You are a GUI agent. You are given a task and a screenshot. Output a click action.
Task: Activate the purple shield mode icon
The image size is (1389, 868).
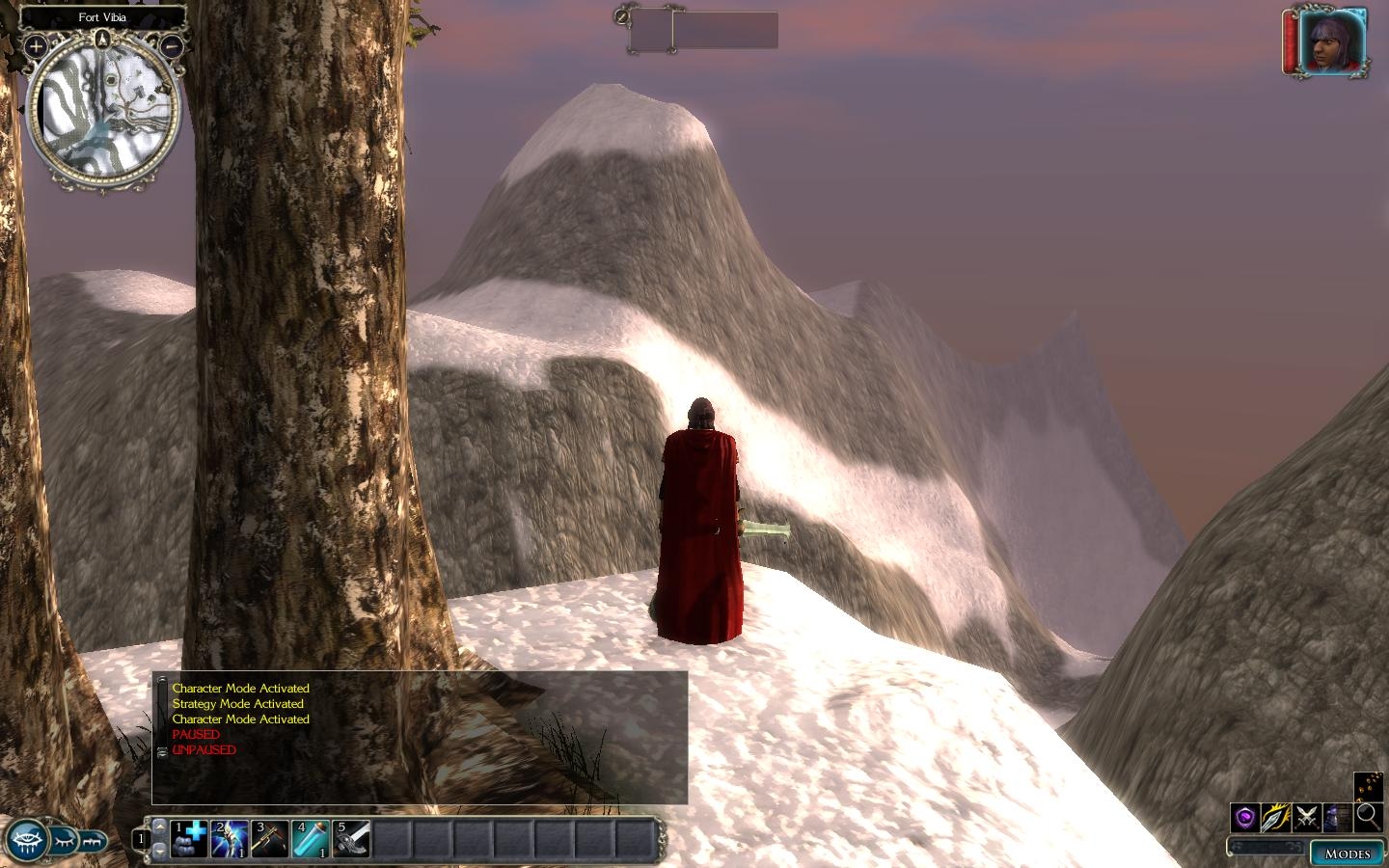coord(1245,818)
